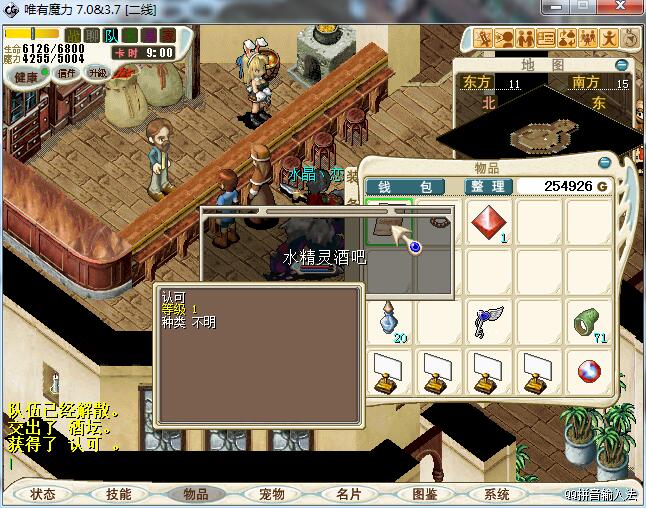Image resolution: width=646 pixels, height=508 pixels.
Task: Select the green ring item slot
Action: (587, 321)
